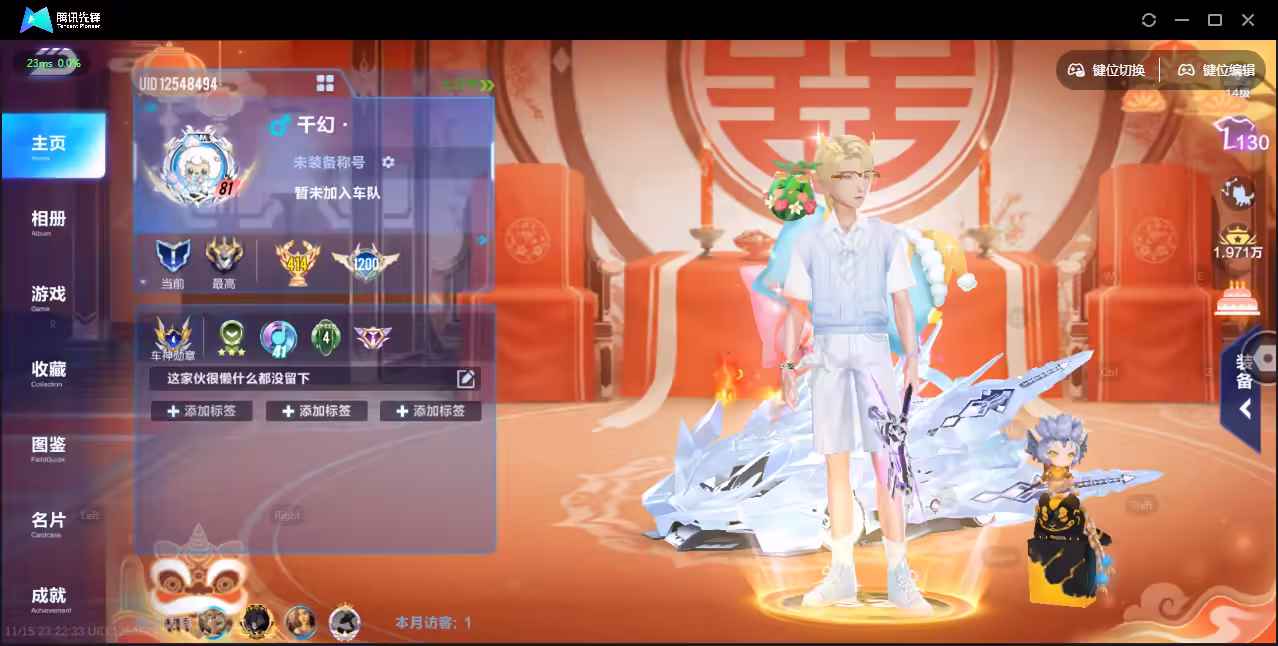Open the 键位编辑 key mapping editor

point(1217,70)
